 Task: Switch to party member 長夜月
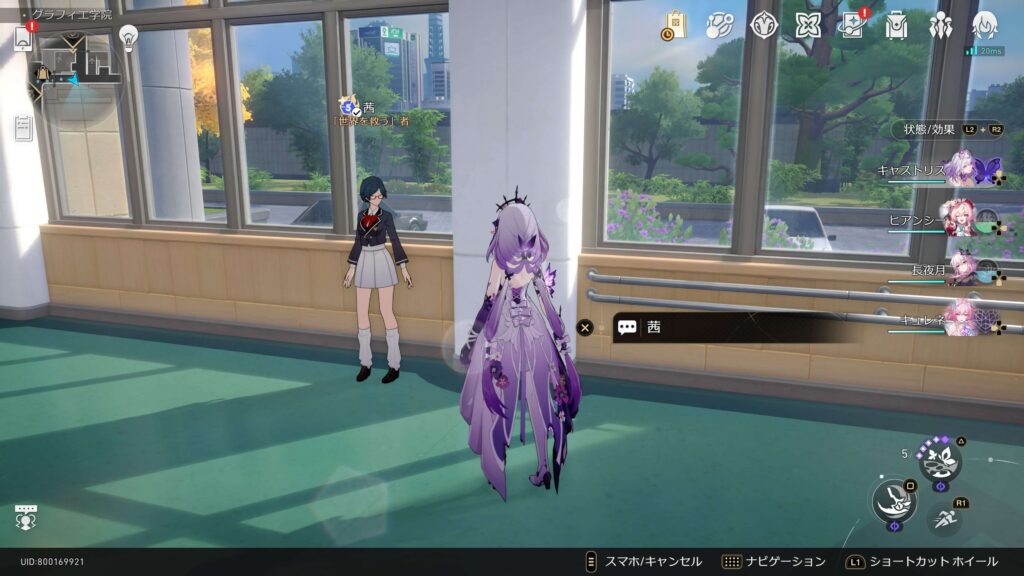coord(962,268)
